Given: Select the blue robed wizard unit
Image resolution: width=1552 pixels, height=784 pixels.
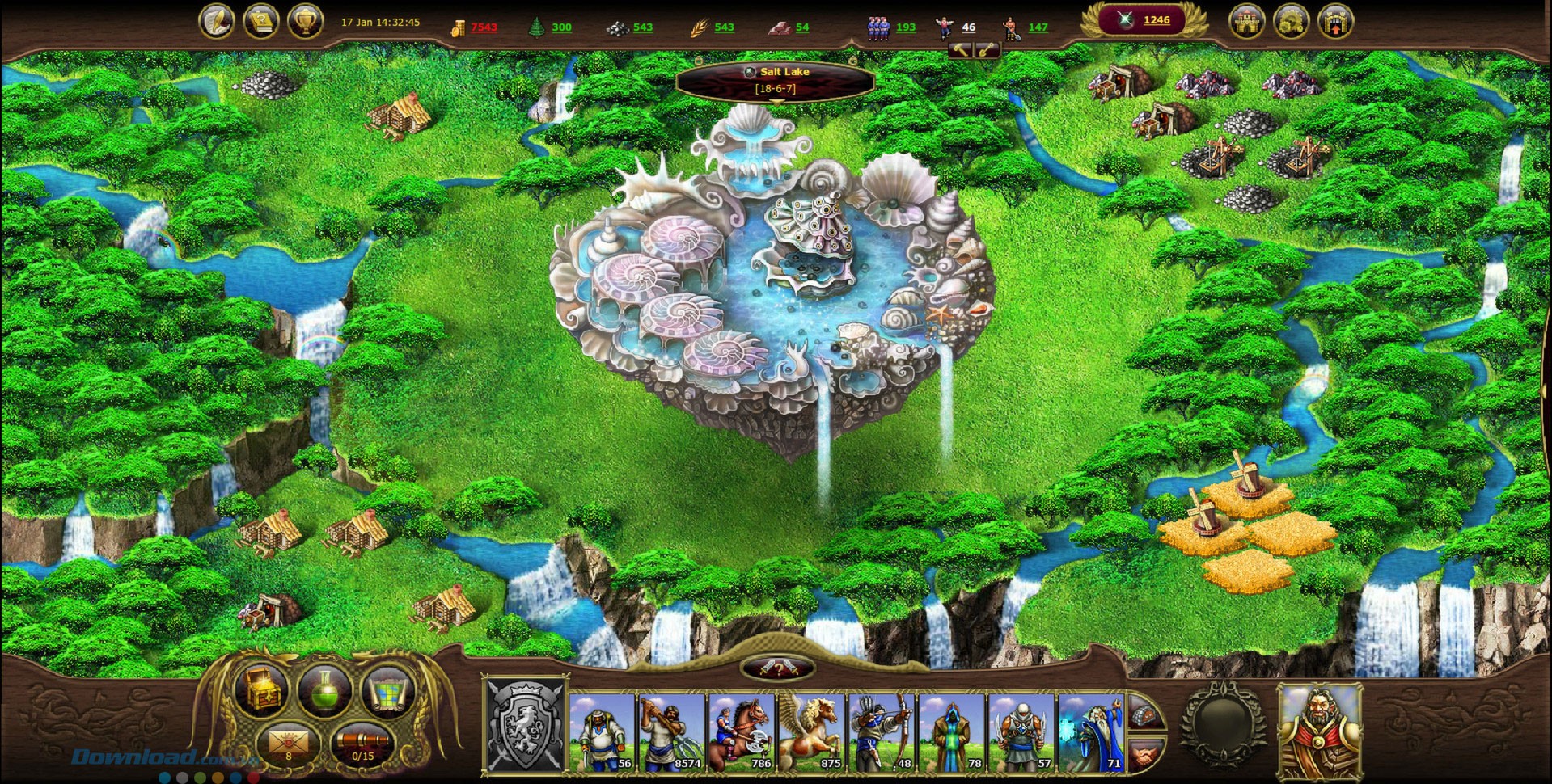Looking at the screenshot, I should 1092,731.
